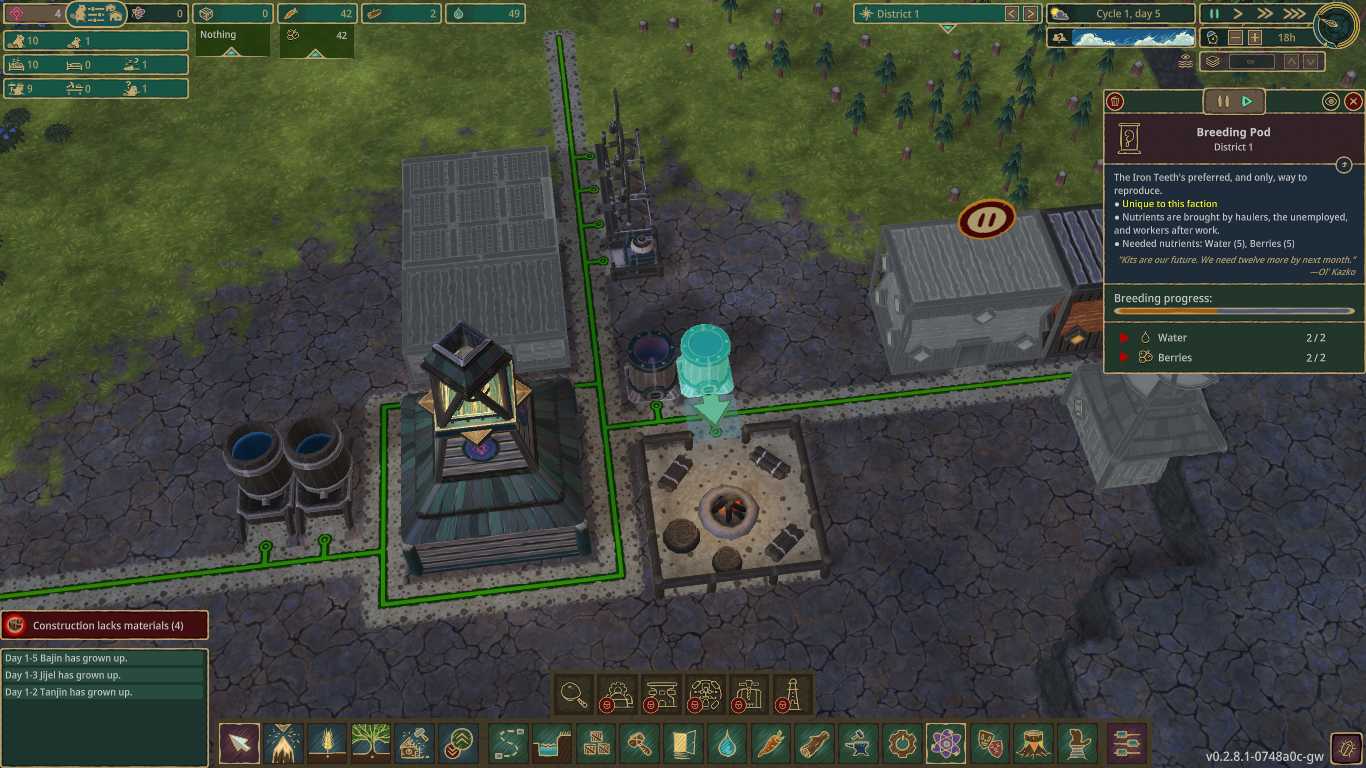Pause the Breeding Pod in its panel
The height and width of the screenshot is (768, 1366).
point(1223,100)
